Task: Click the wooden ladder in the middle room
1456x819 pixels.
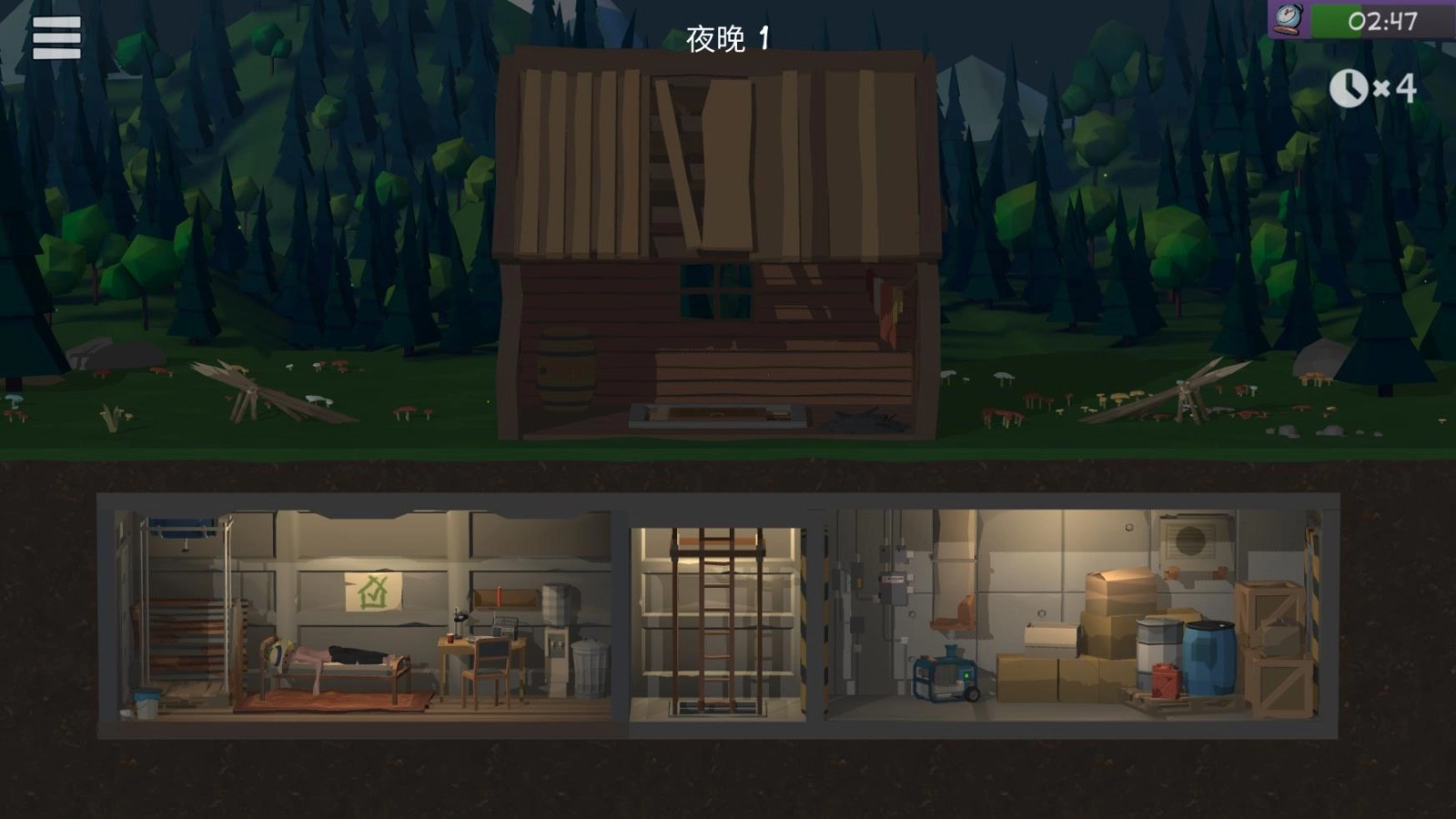Action: (x=719, y=619)
